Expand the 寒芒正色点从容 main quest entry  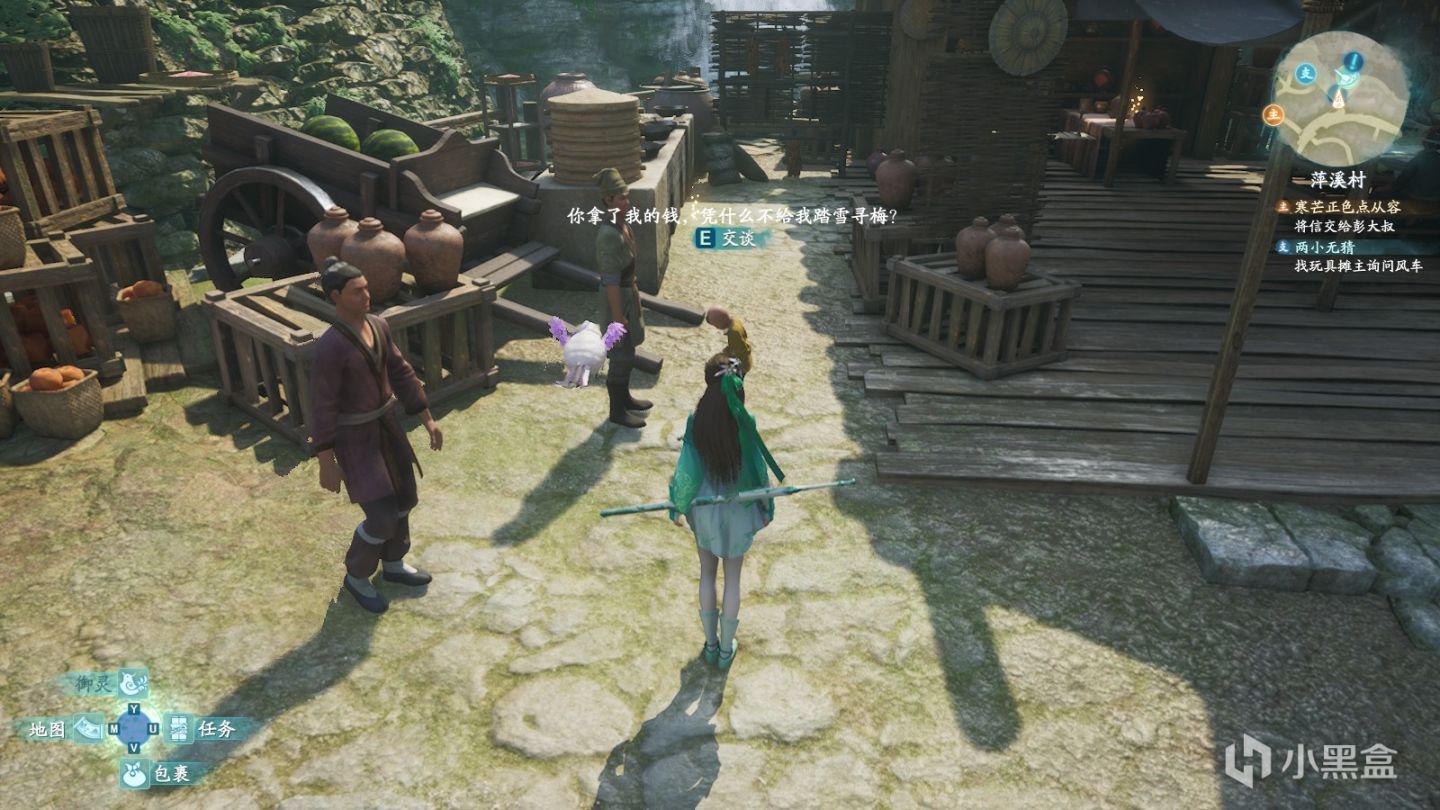pyautogui.click(x=1348, y=207)
